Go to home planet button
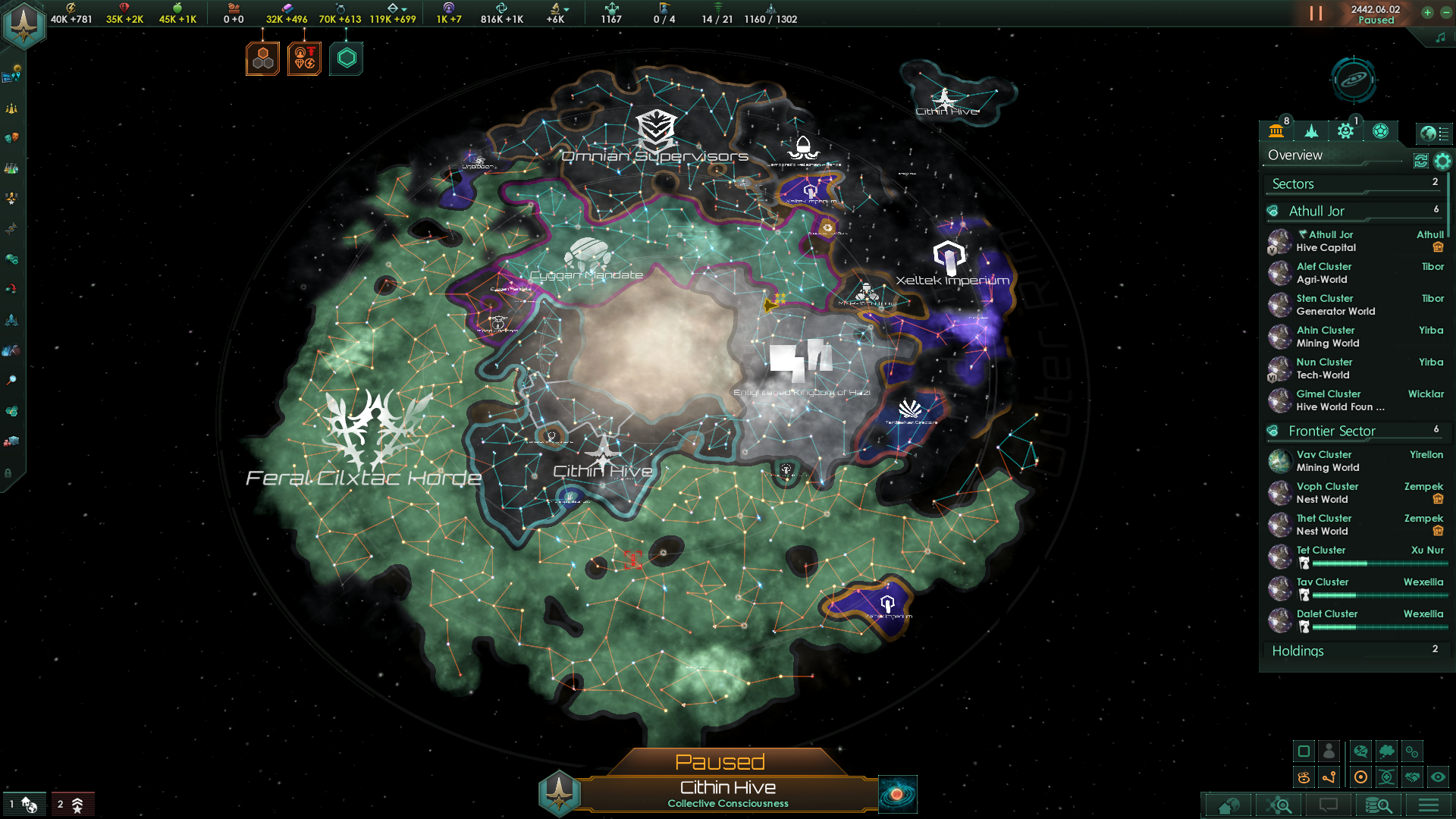The image size is (1456, 819). tap(1228, 805)
